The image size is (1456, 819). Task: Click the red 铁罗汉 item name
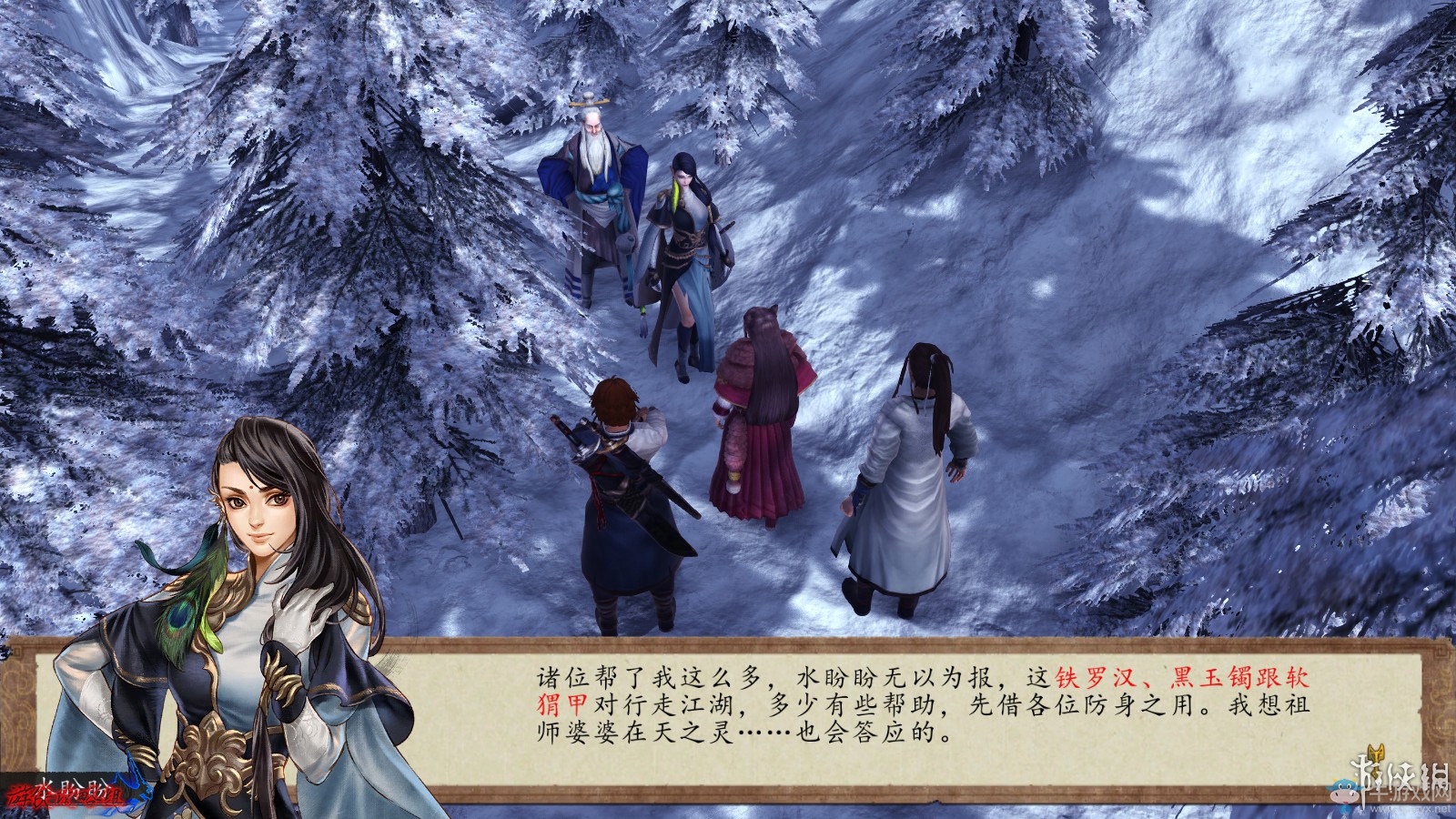pyautogui.click(x=1092, y=677)
